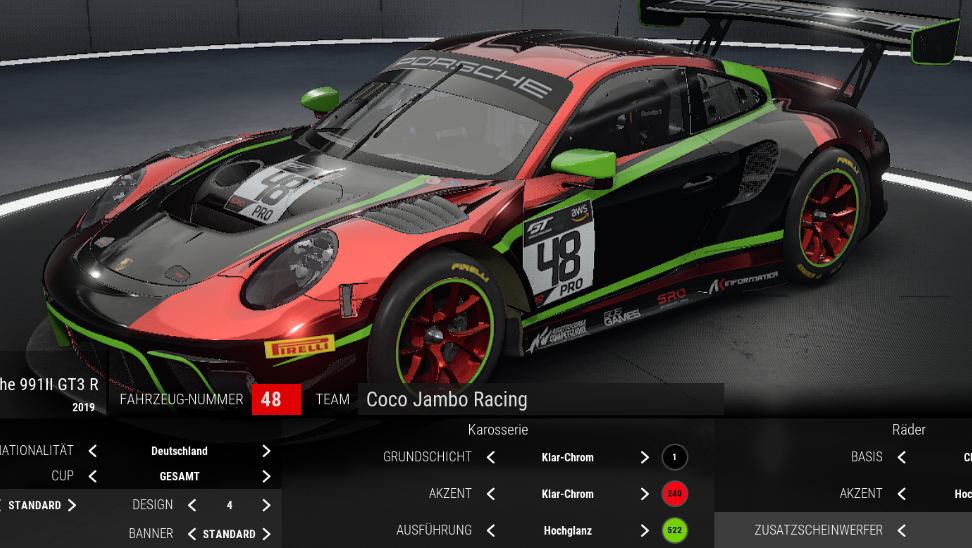Select previous Räder Akzent finish
The height and width of the screenshot is (548, 972).
click(902, 493)
